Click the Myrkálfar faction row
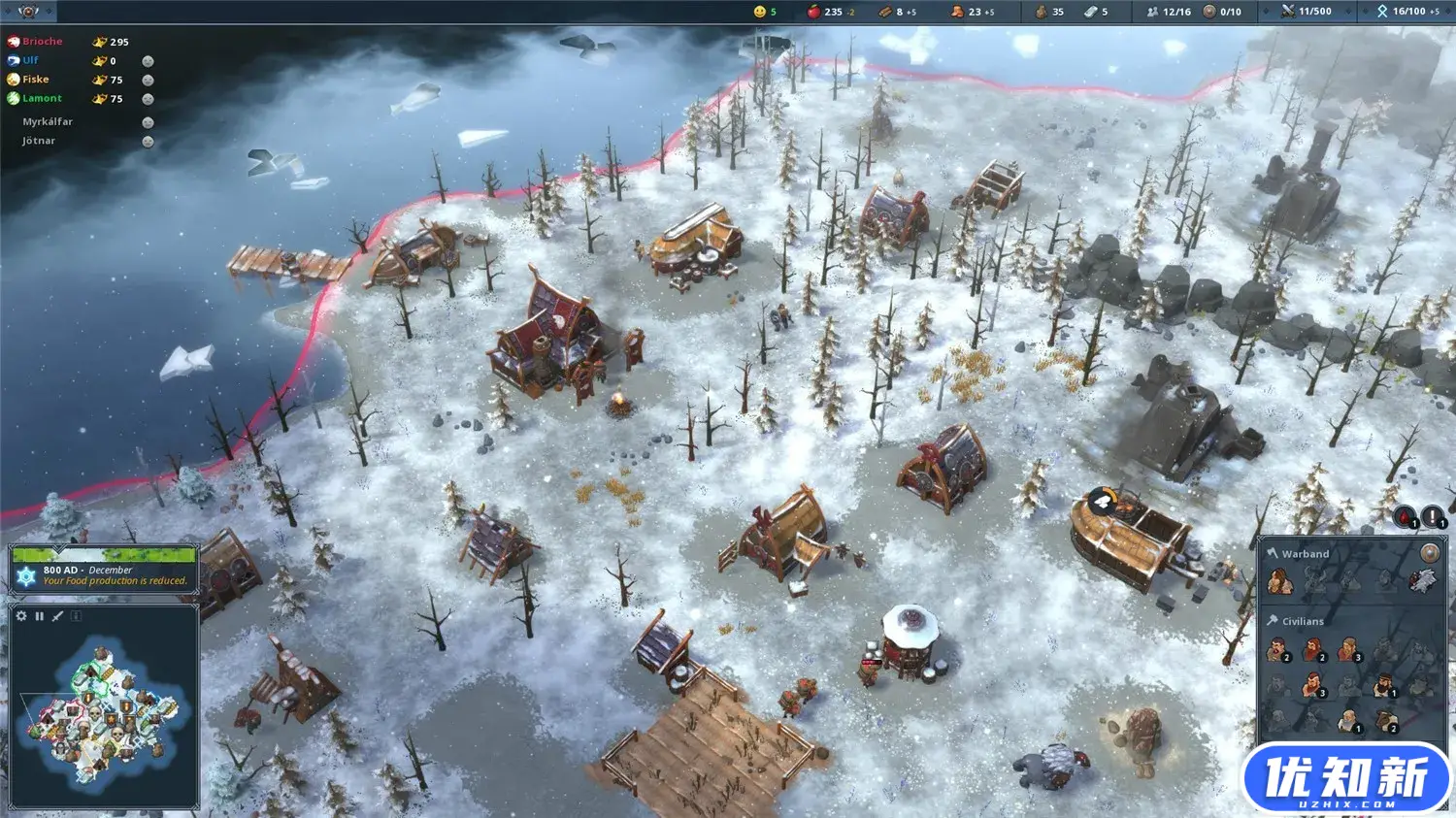The height and width of the screenshot is (818, 1456). (x=48, y=121)
